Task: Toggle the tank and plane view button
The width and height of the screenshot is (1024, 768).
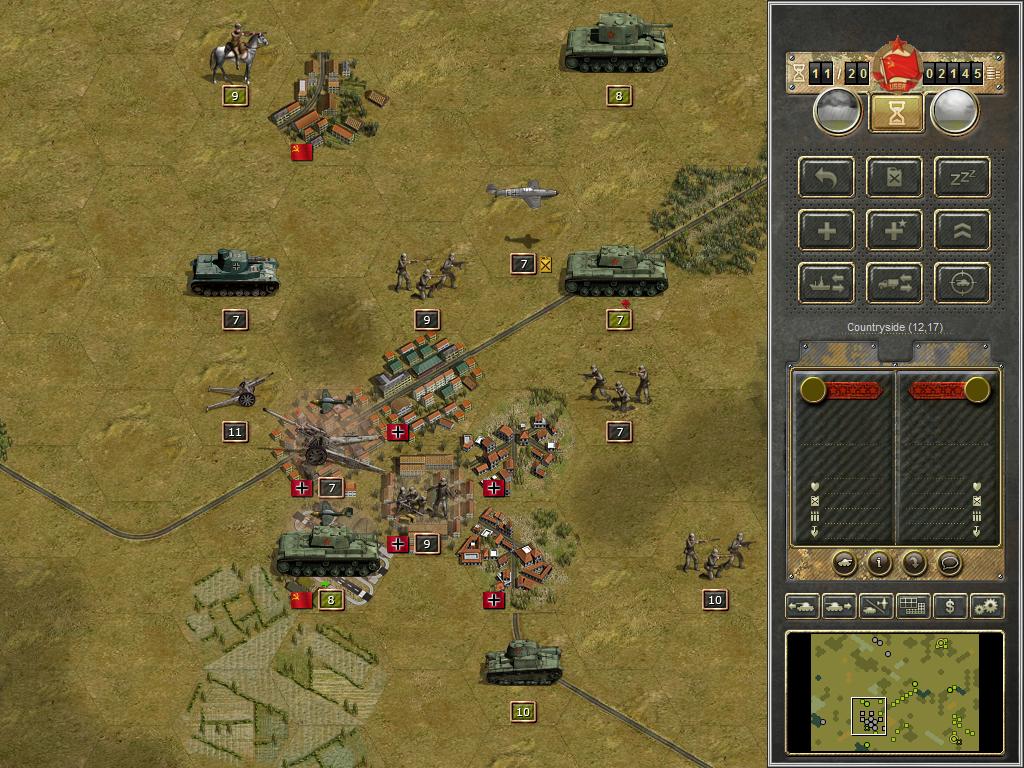Action: [876, 606]
